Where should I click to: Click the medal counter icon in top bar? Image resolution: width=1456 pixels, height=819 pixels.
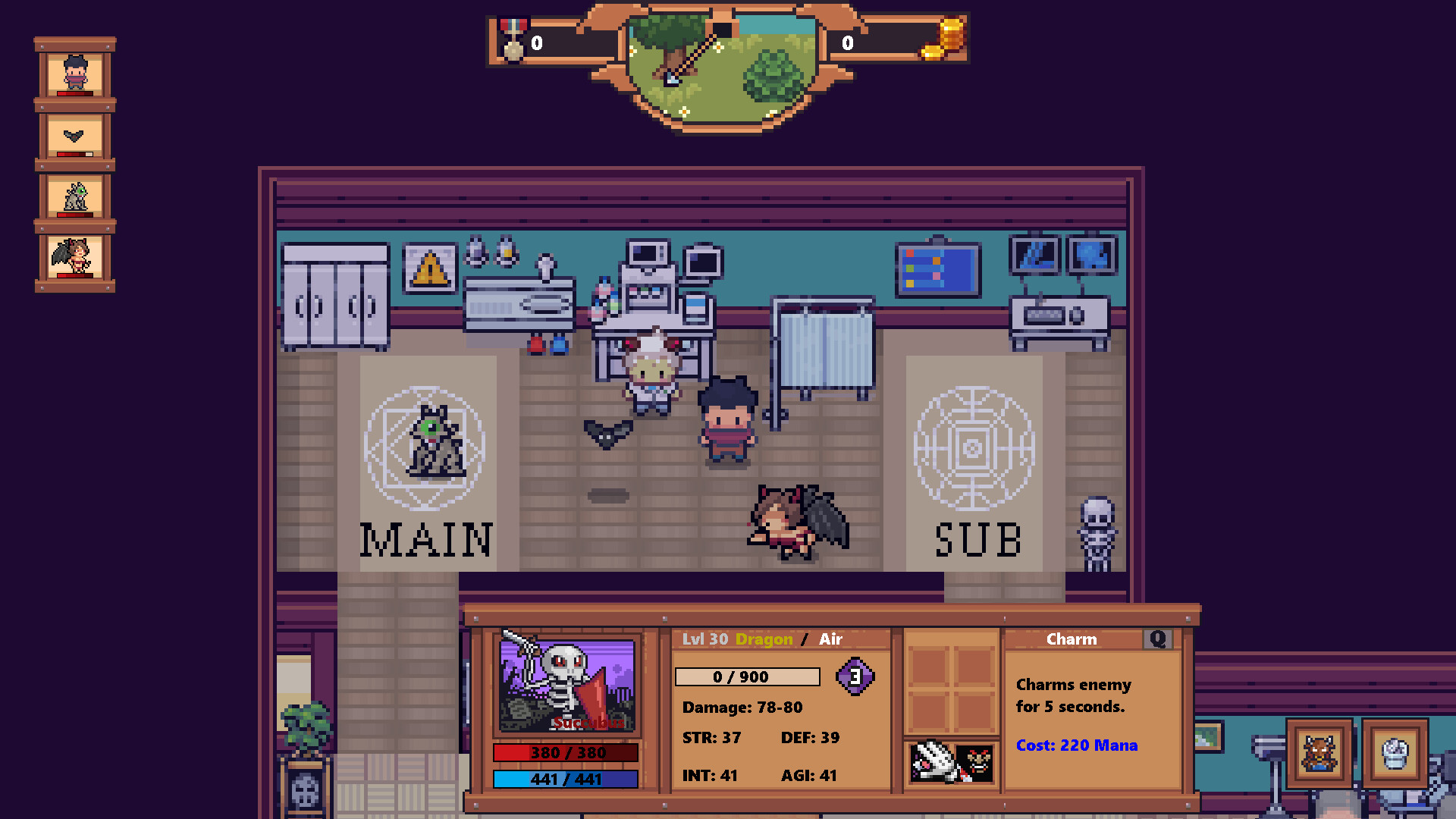pyautogui.click(x=512, y=42)
